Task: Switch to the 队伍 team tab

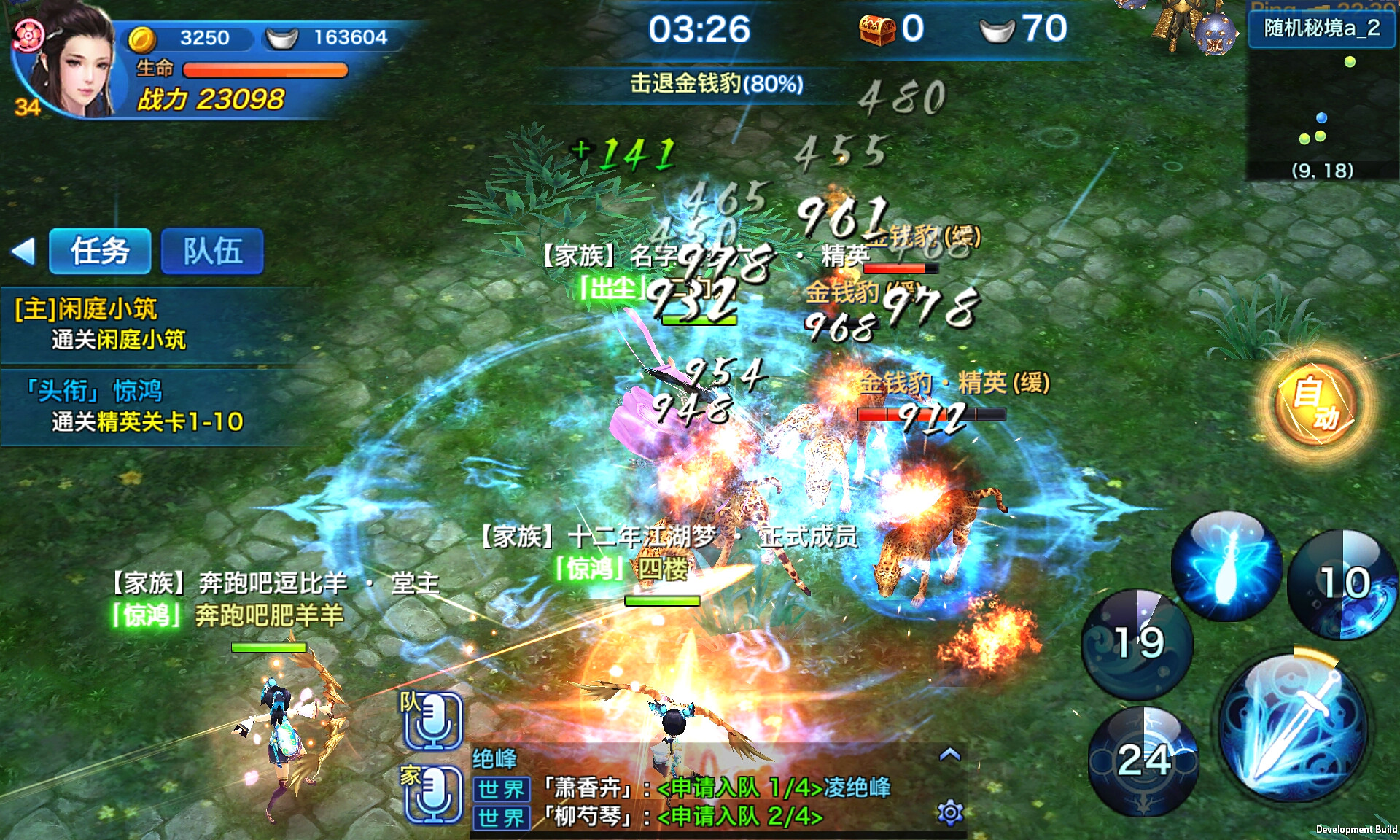Action: point(212,251)
